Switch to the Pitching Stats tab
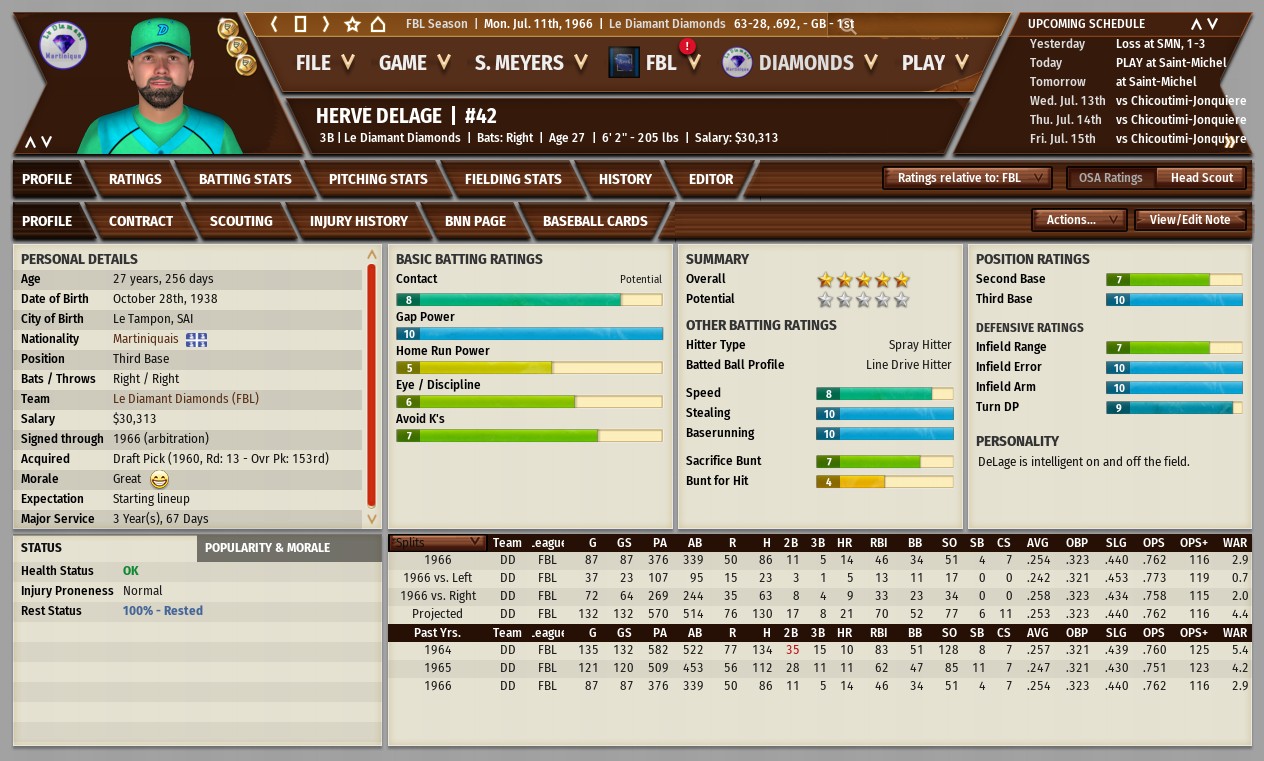Image resolution: width=1264 pixels, height=761 pixels. [x=378, y=179]
